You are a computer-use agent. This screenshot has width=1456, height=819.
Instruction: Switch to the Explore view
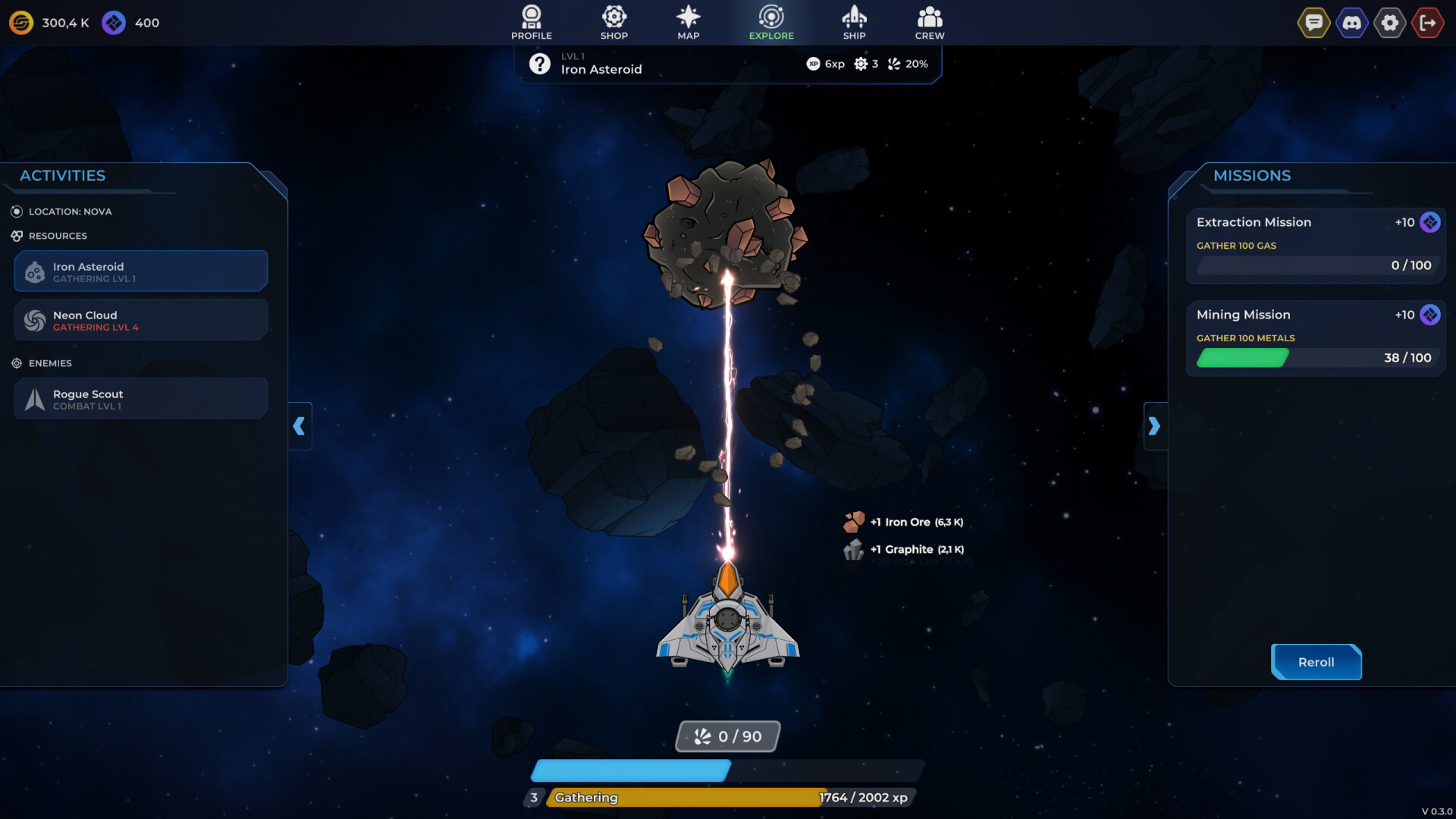pos(770,22)
